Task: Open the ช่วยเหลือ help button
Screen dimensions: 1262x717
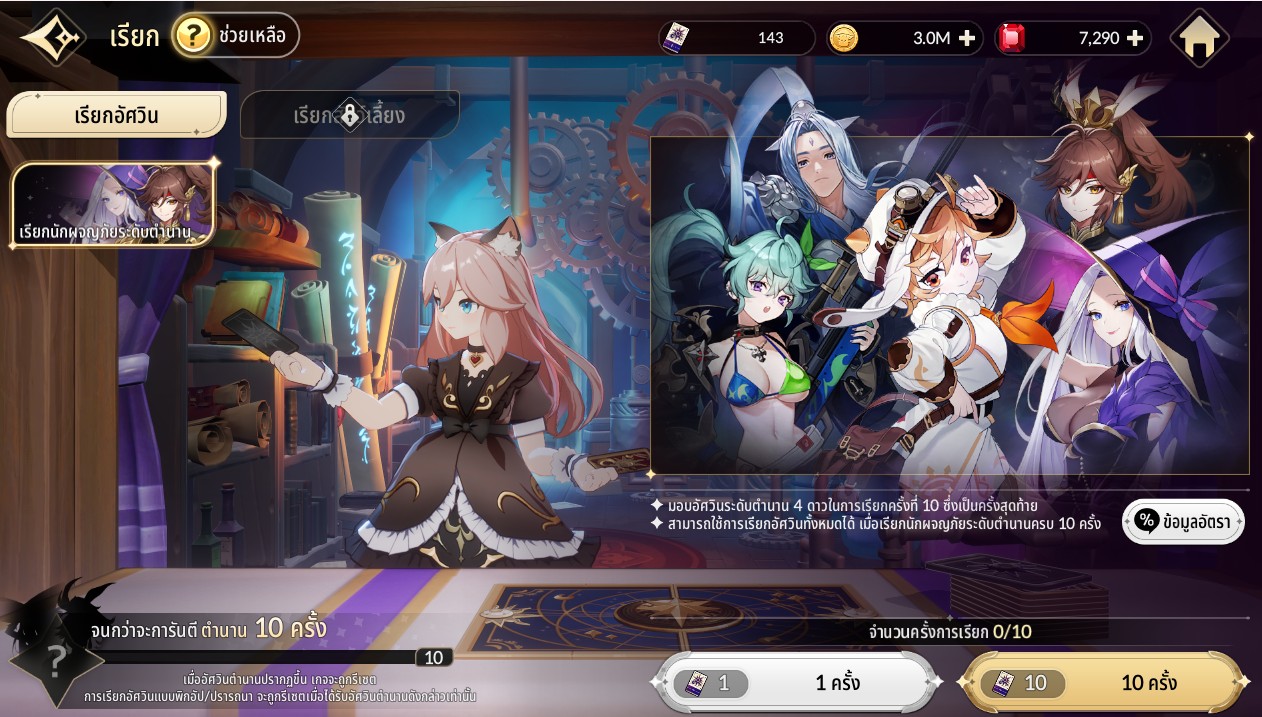Action: [x=236, y=37]
